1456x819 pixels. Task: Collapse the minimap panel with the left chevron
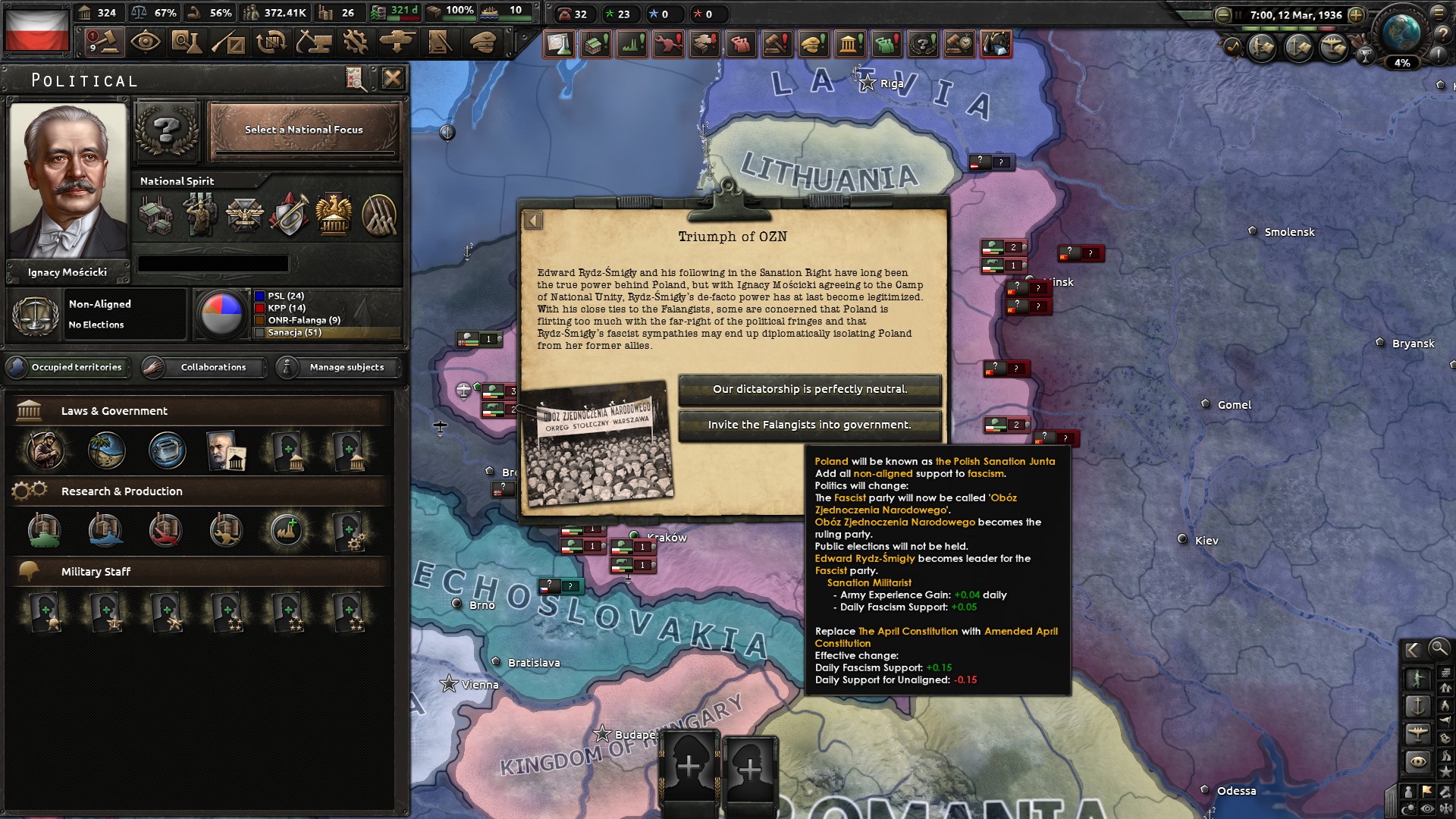(1413, 650)
